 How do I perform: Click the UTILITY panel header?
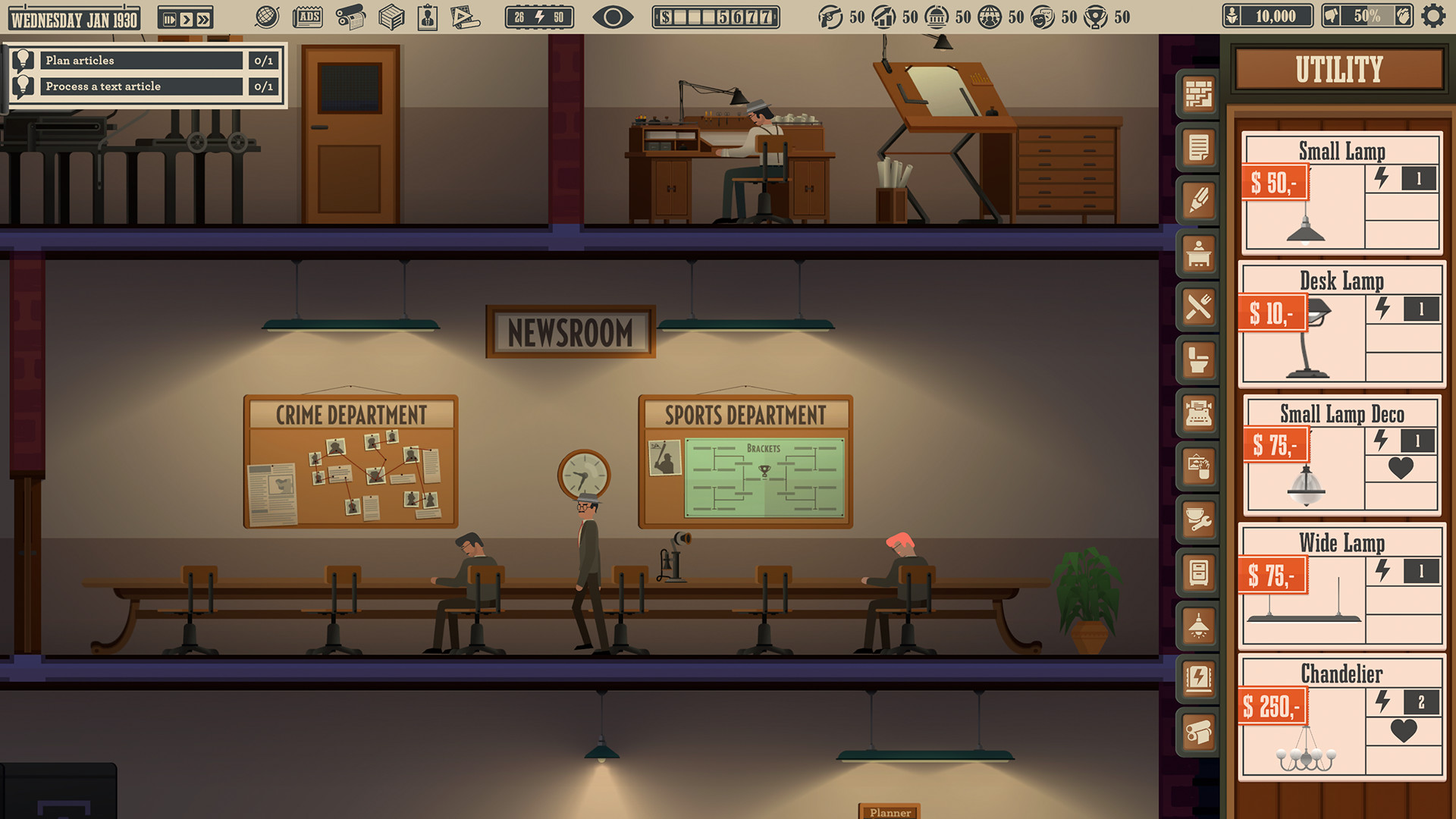(x=1339, y=70)
